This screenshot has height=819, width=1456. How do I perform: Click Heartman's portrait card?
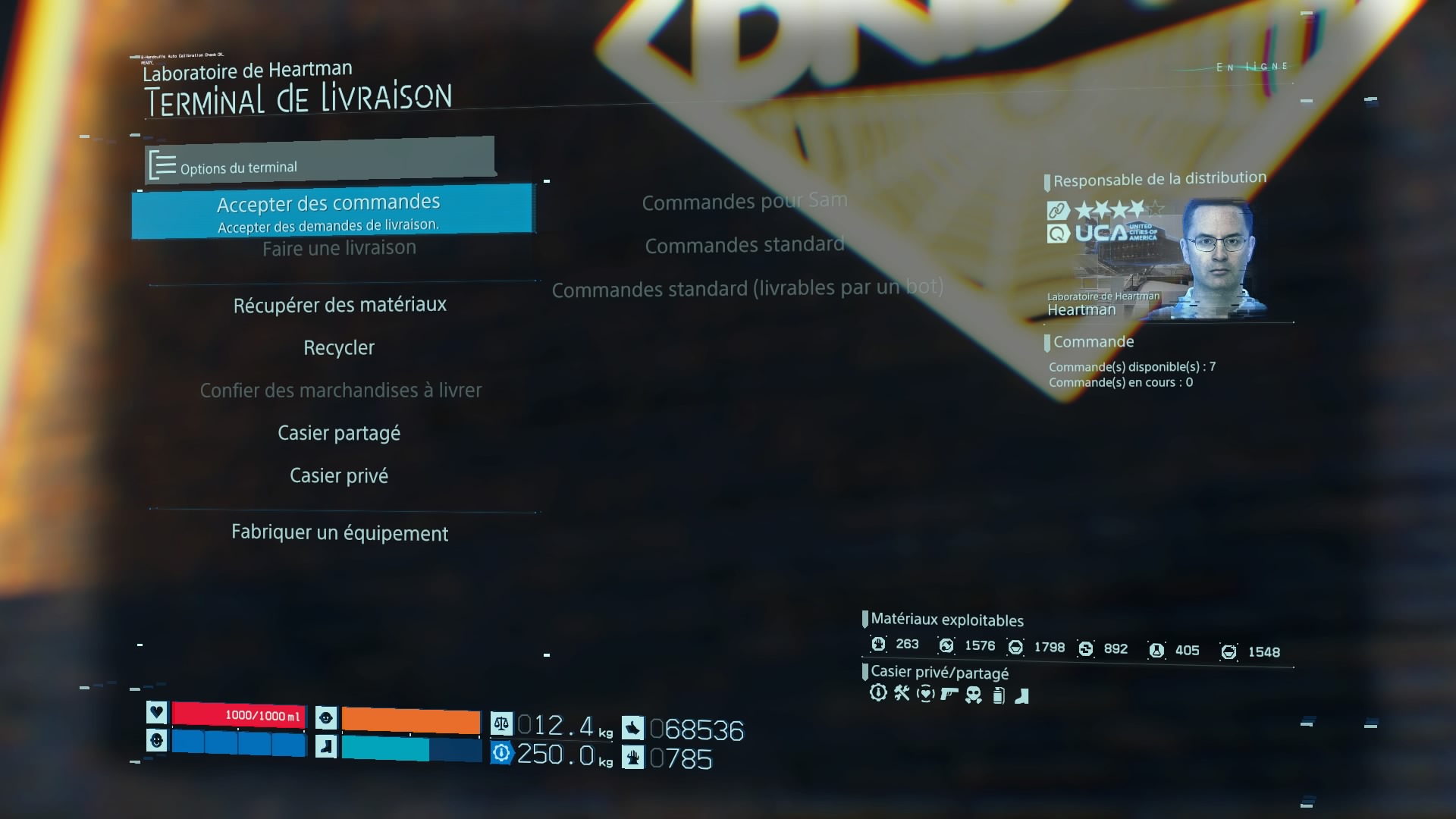click(1156, 259)
